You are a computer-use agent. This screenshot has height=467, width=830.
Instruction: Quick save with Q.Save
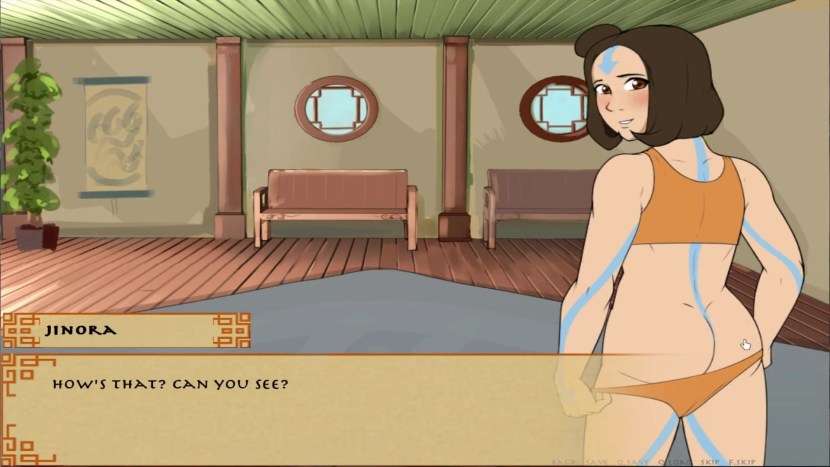[633, 462]
